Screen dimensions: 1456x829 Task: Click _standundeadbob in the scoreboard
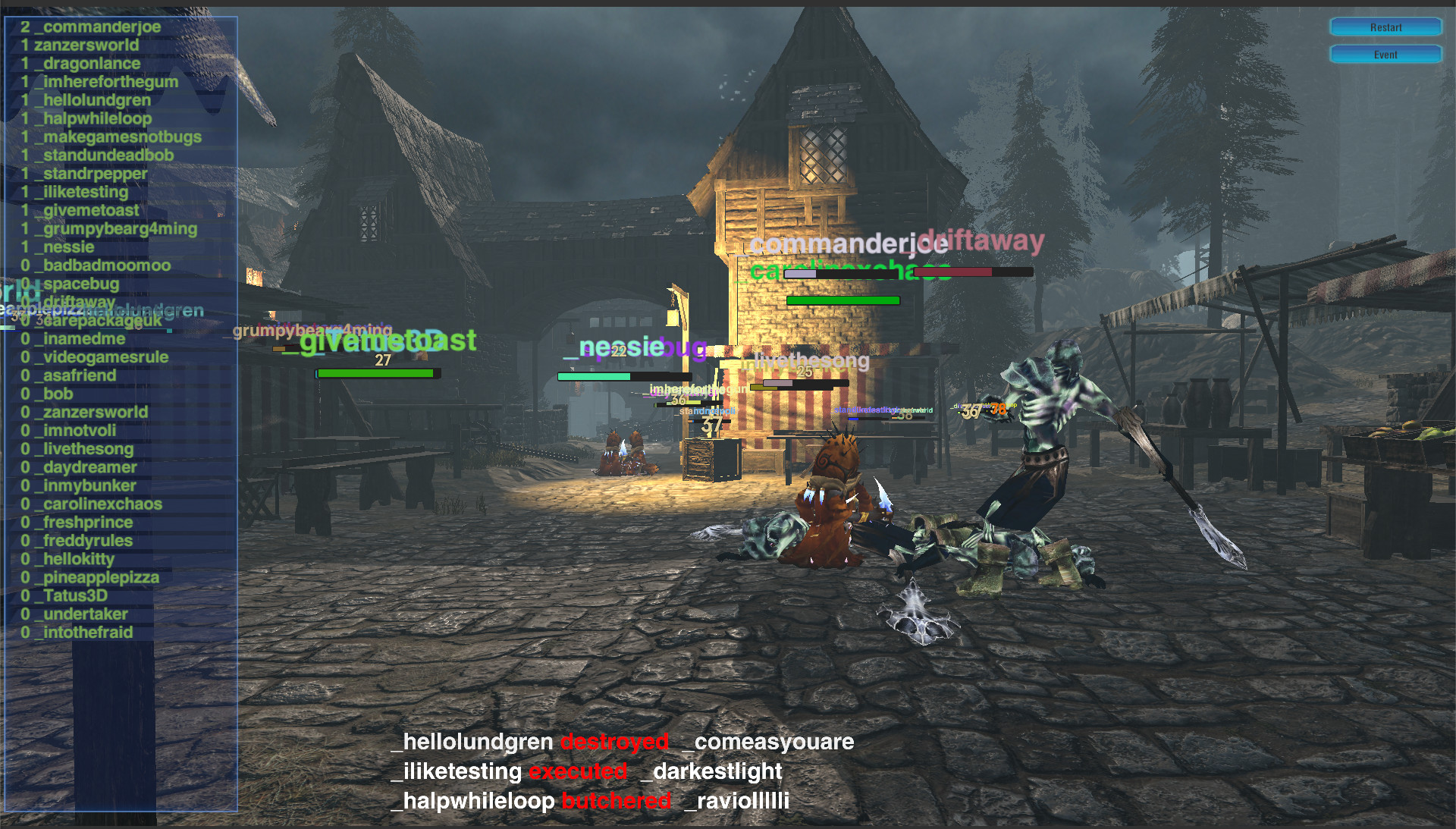pos(103,155)
